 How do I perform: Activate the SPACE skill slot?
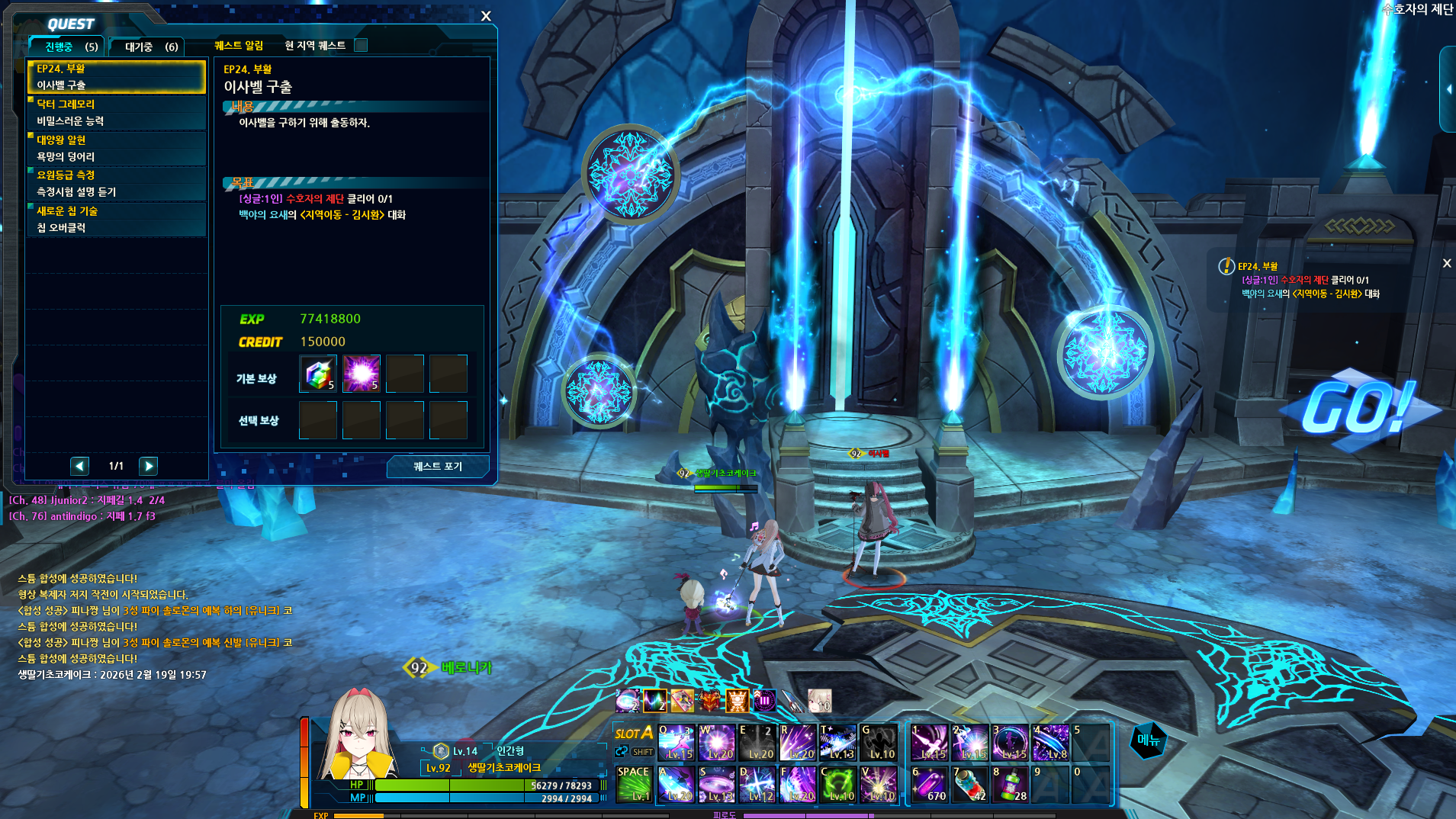pos(633,784)
